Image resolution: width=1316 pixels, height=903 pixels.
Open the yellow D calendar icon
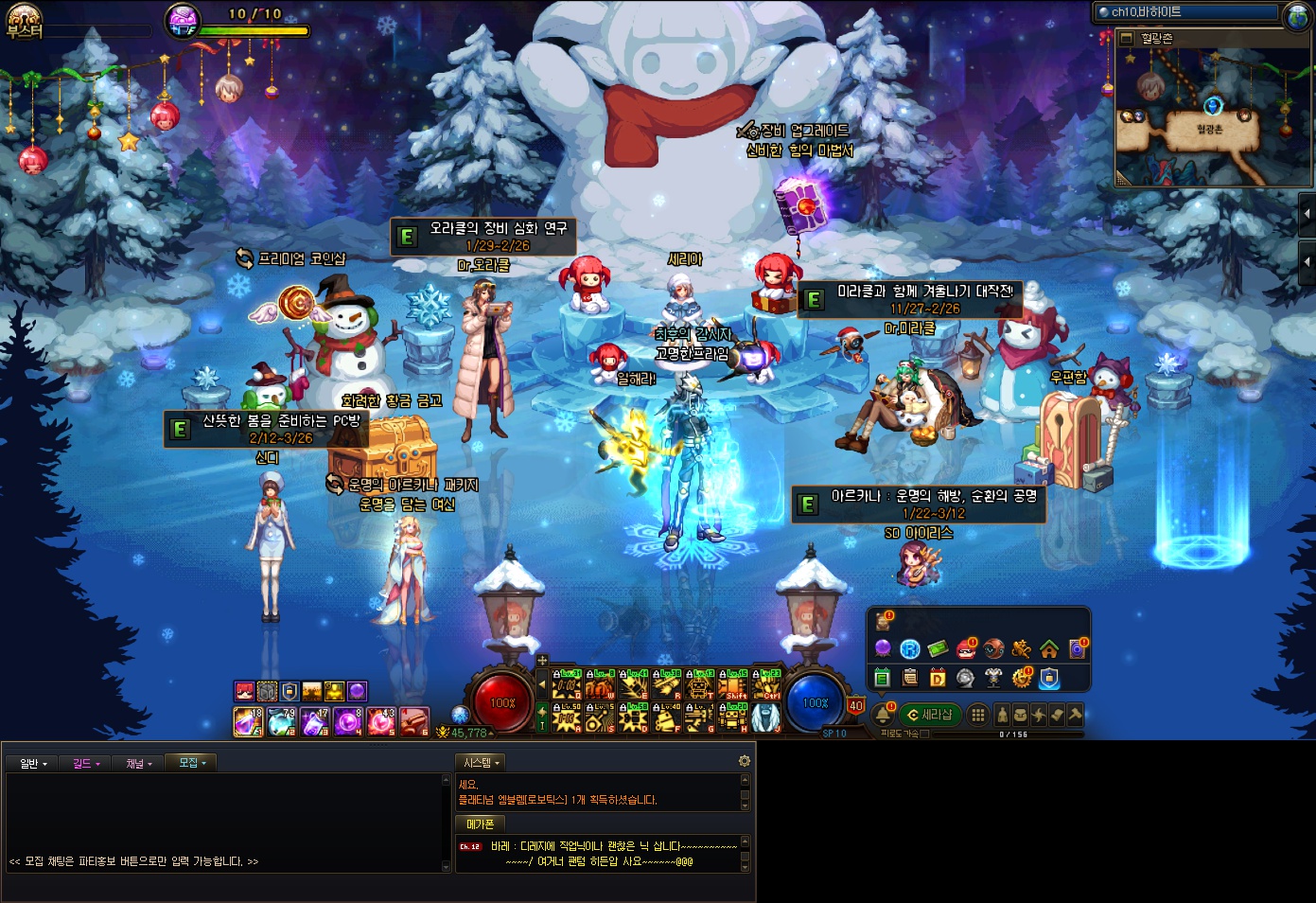pos(938,678)
